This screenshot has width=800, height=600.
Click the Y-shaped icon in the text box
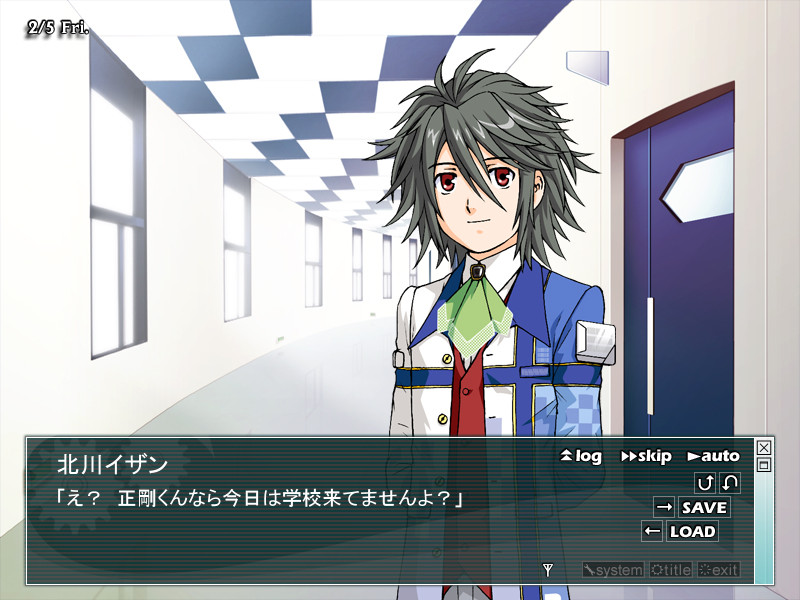(547, 570)
